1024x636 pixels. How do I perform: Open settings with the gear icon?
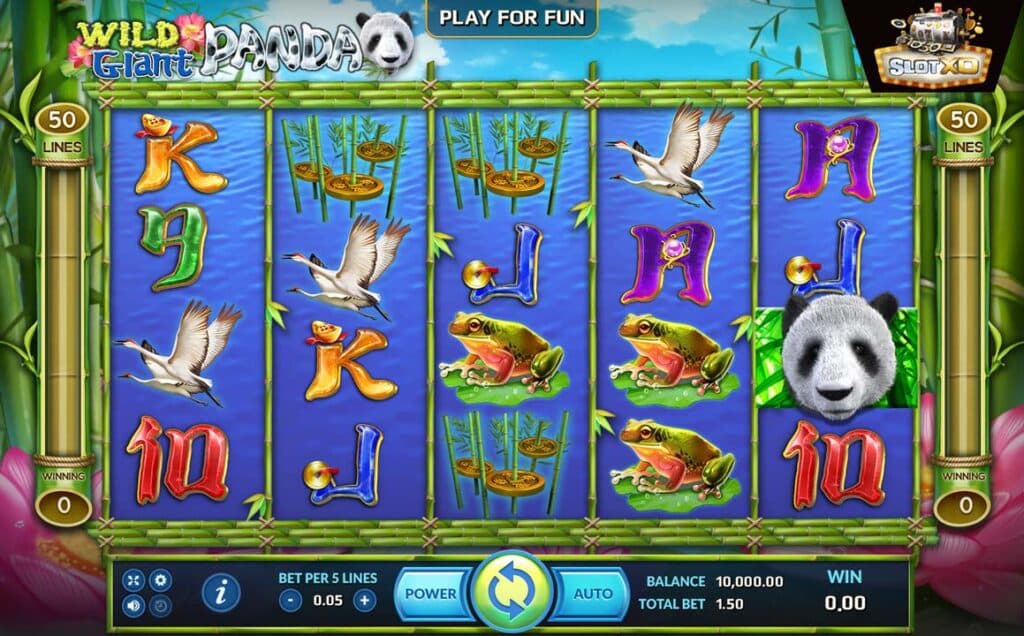tap(159, 580)
